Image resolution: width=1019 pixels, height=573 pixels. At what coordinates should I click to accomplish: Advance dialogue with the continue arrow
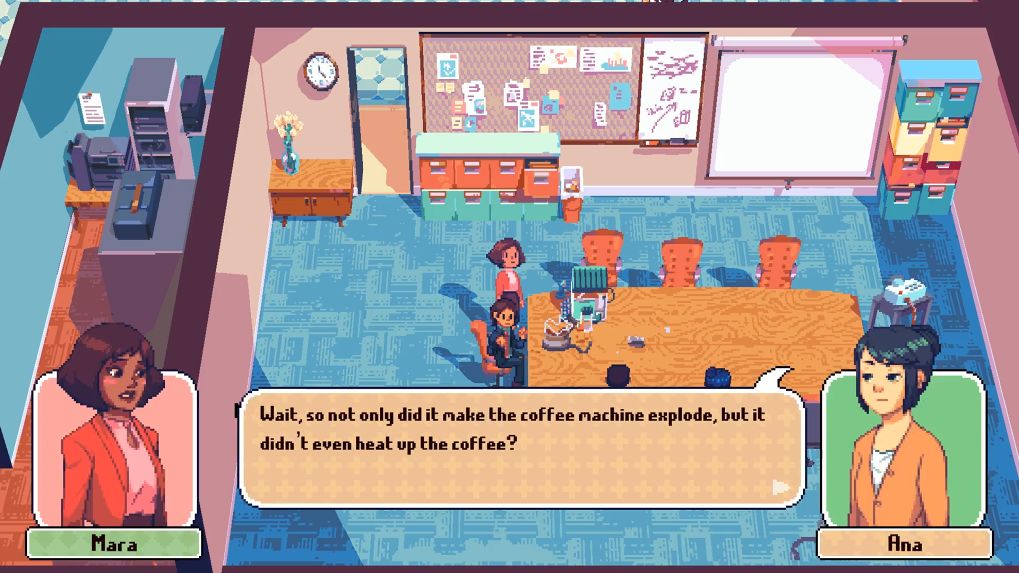point(781,487)
